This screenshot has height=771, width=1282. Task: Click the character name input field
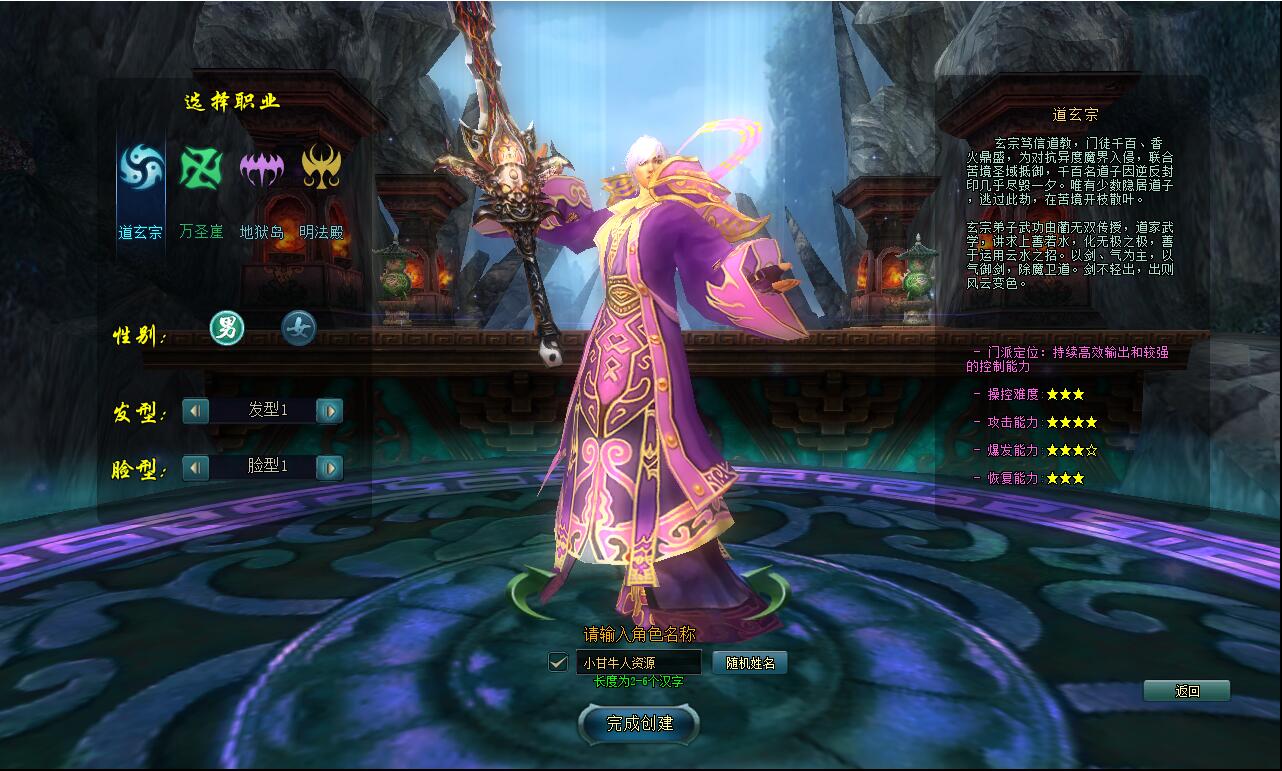[638, 662]
